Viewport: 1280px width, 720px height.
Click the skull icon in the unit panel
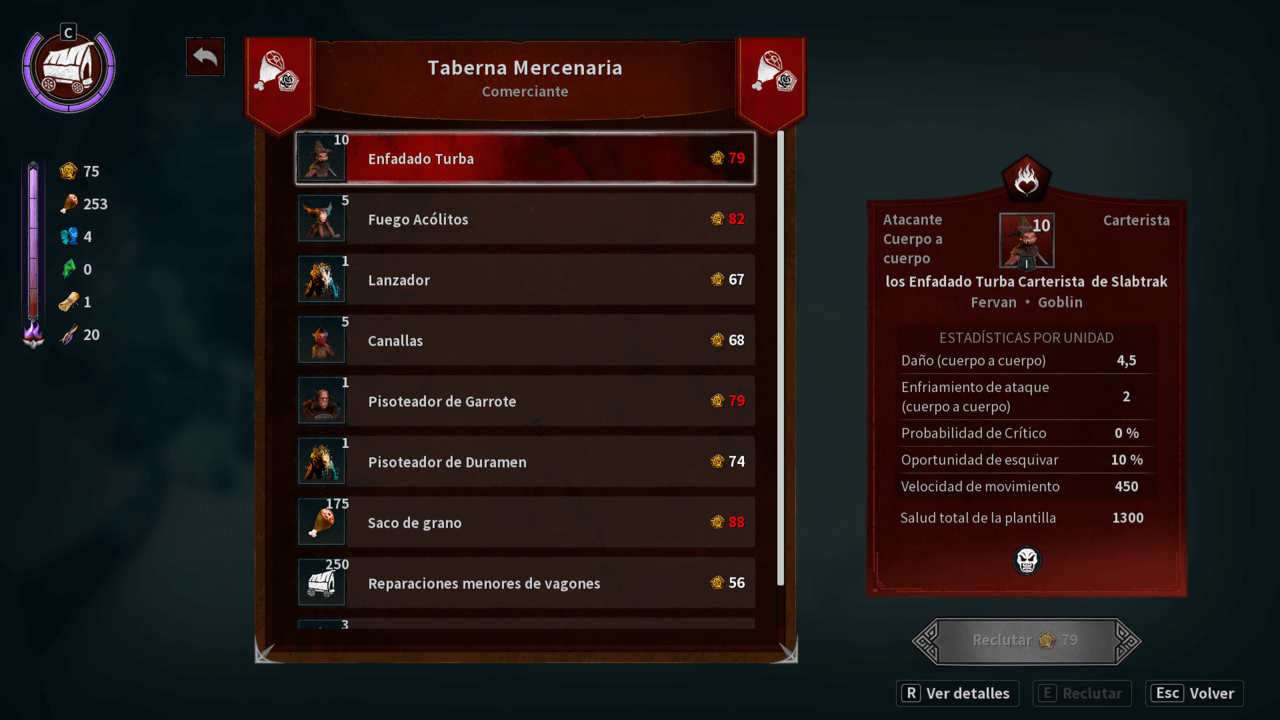[1026, 560]
